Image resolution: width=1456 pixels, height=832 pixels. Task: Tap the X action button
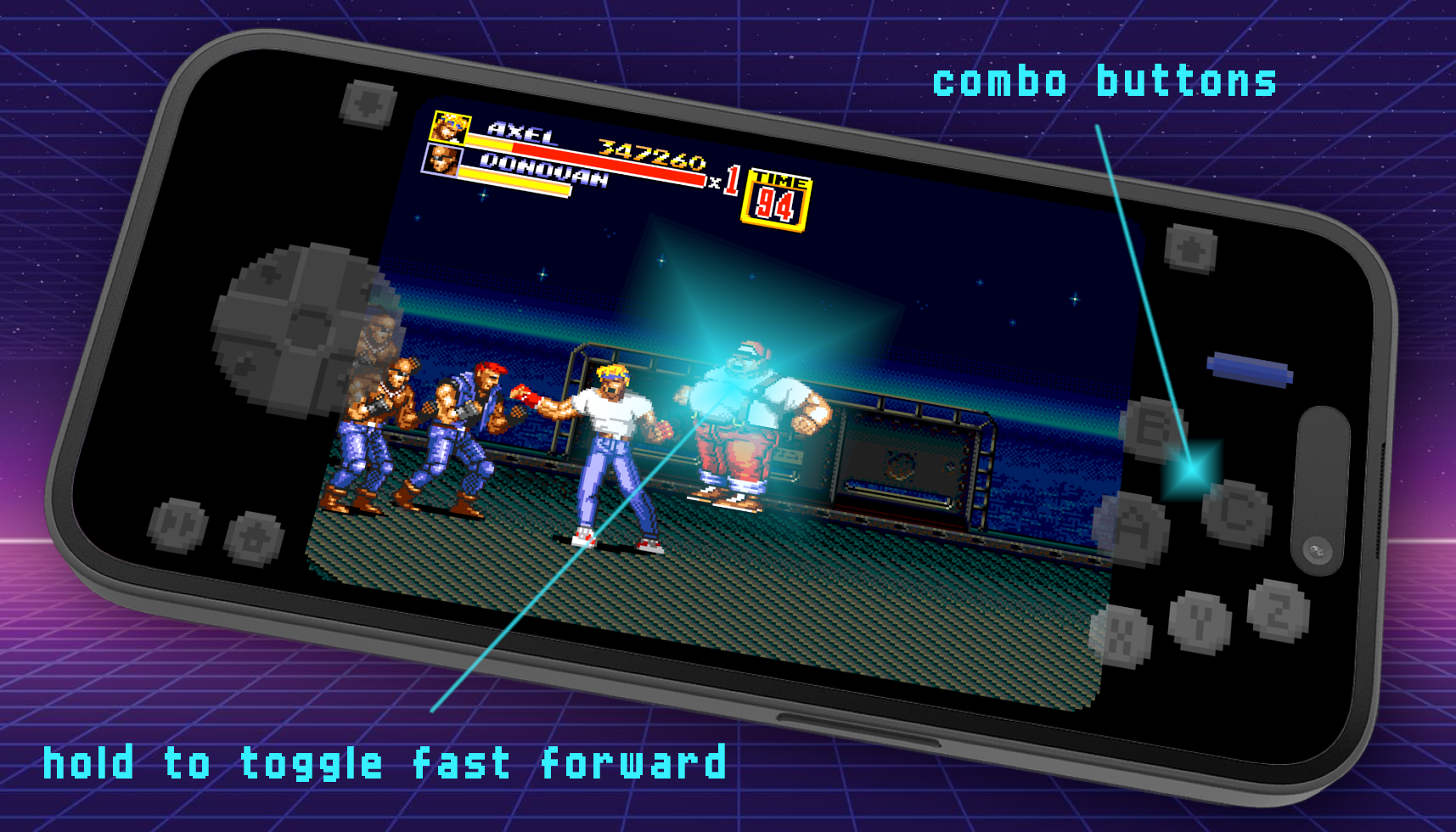pyautogui.click(x=1121, y=636)
